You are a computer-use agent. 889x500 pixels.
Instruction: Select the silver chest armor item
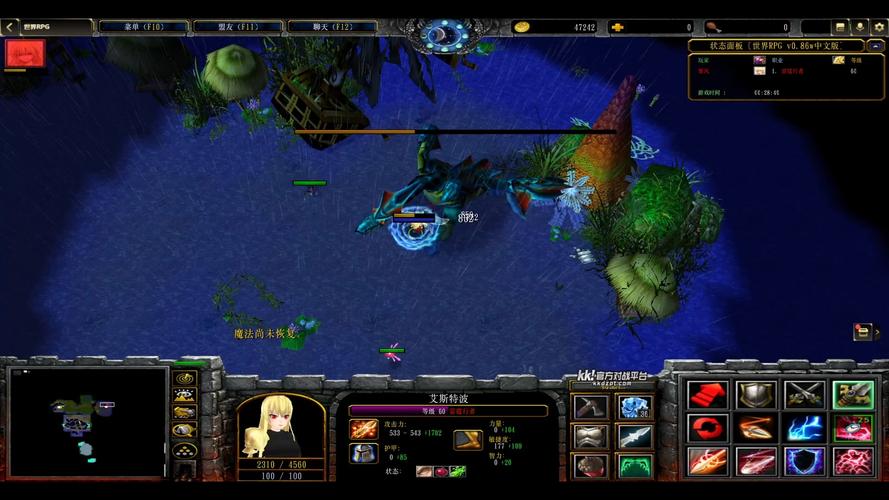pos(589,437)
